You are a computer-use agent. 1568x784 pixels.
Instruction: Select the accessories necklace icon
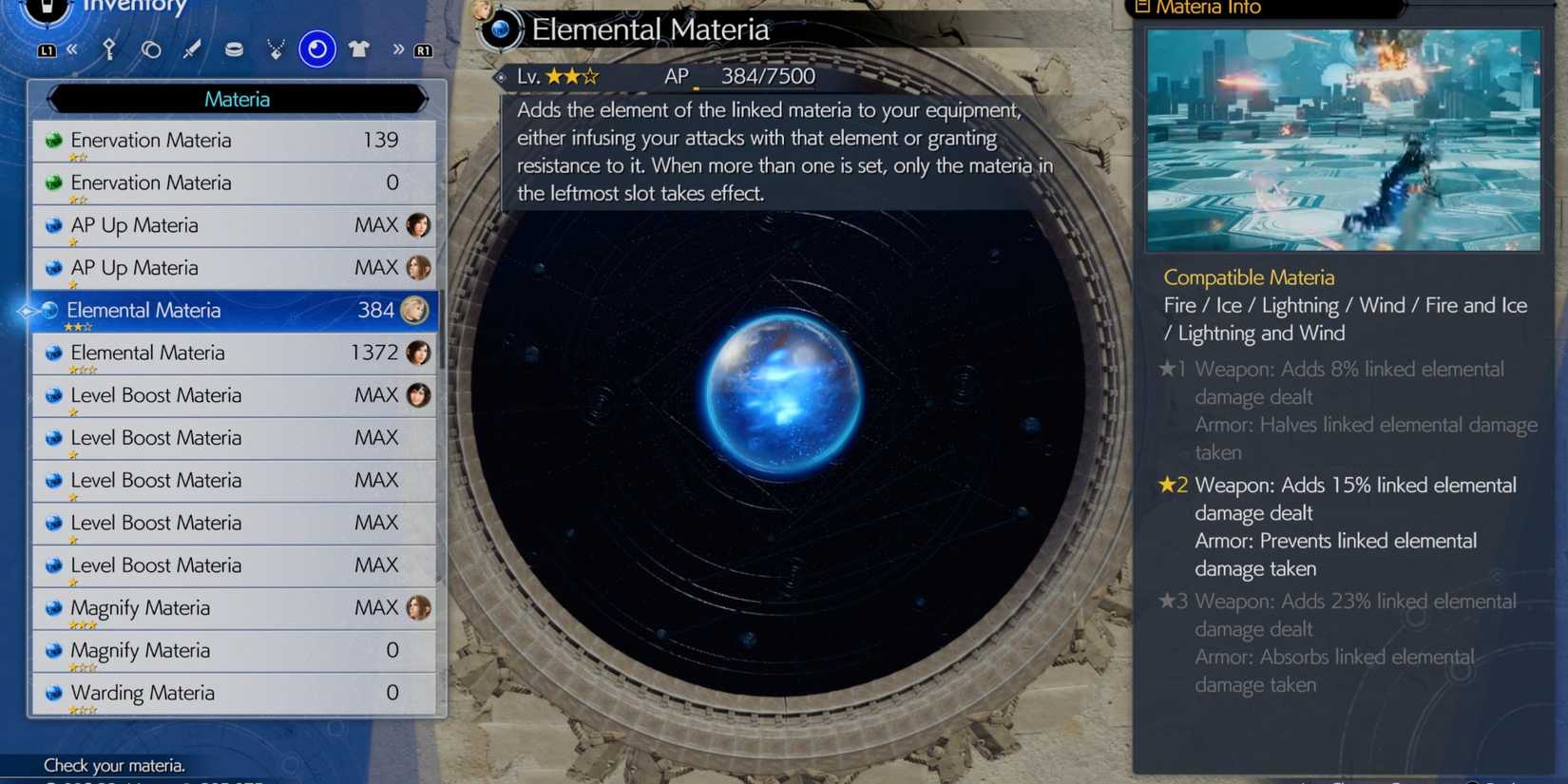276,49
